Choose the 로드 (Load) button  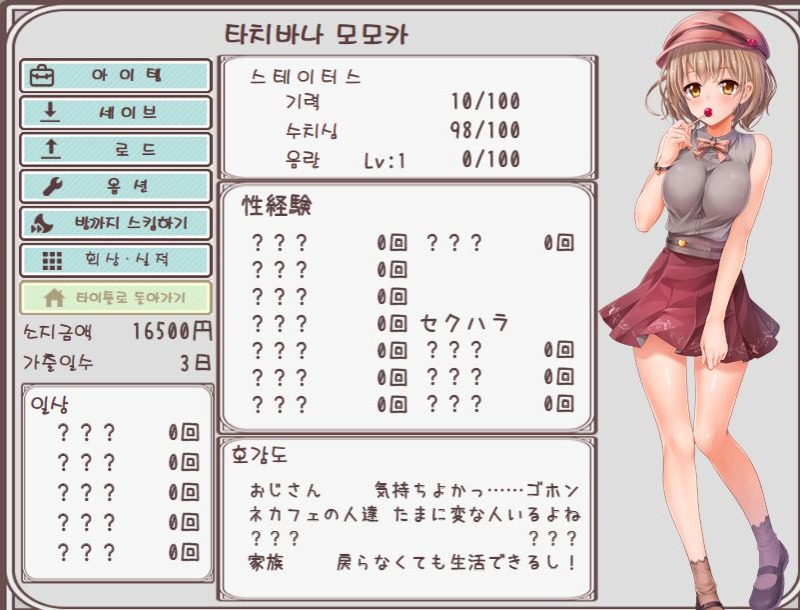click(115, 150)
